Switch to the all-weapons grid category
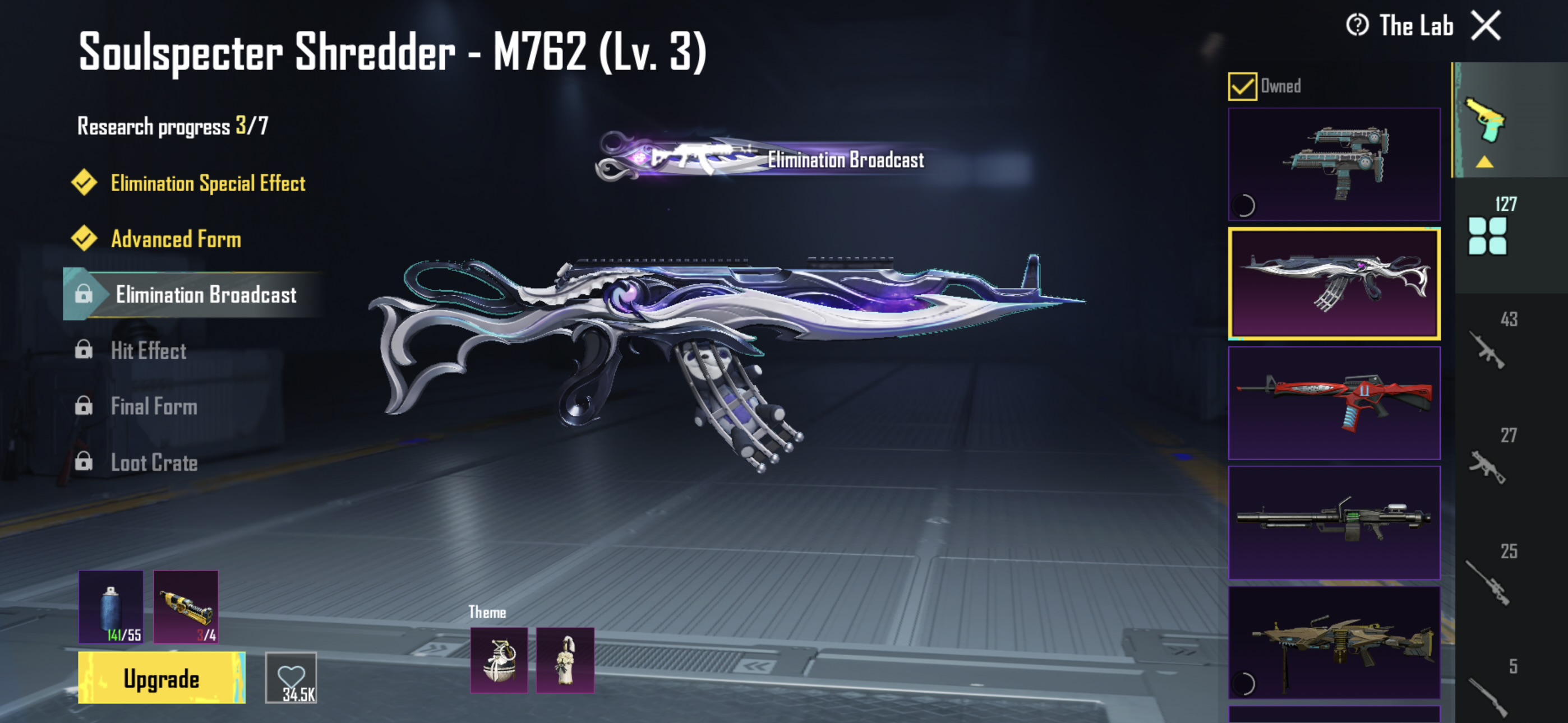This screenshot has width=1568, height=723. point(1487,235)
